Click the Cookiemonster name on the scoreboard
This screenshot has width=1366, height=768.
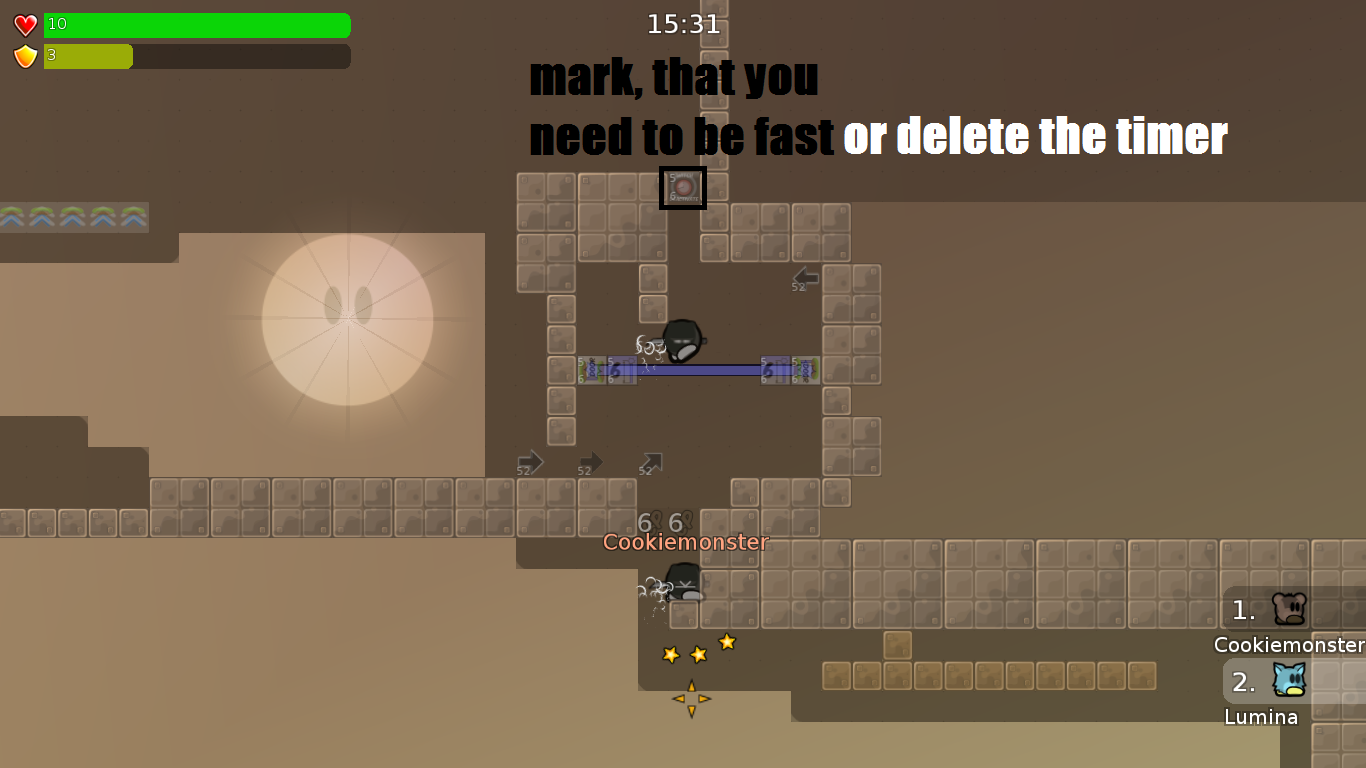pyautogui.click(x=1289, y=645)
